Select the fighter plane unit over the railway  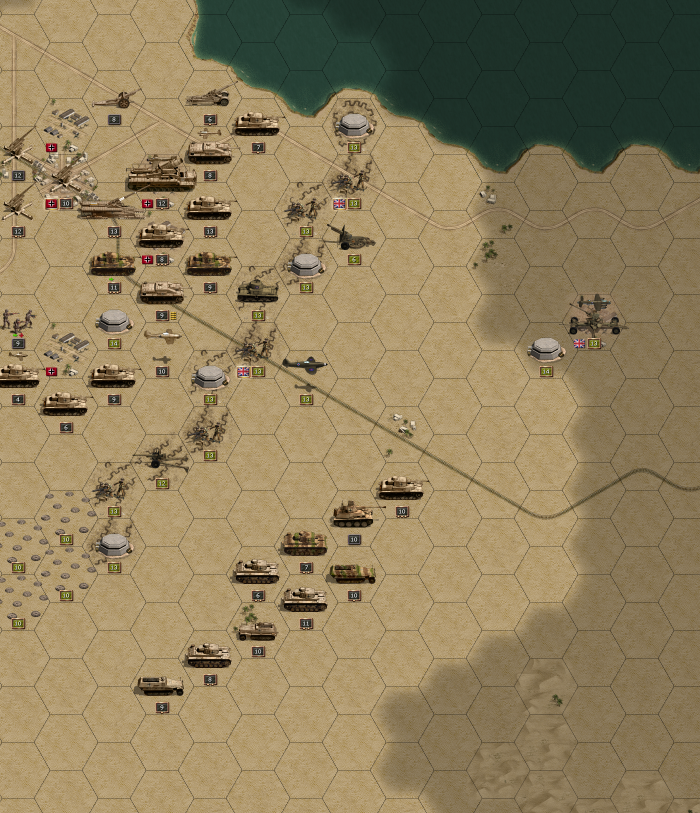pos(304,364)
